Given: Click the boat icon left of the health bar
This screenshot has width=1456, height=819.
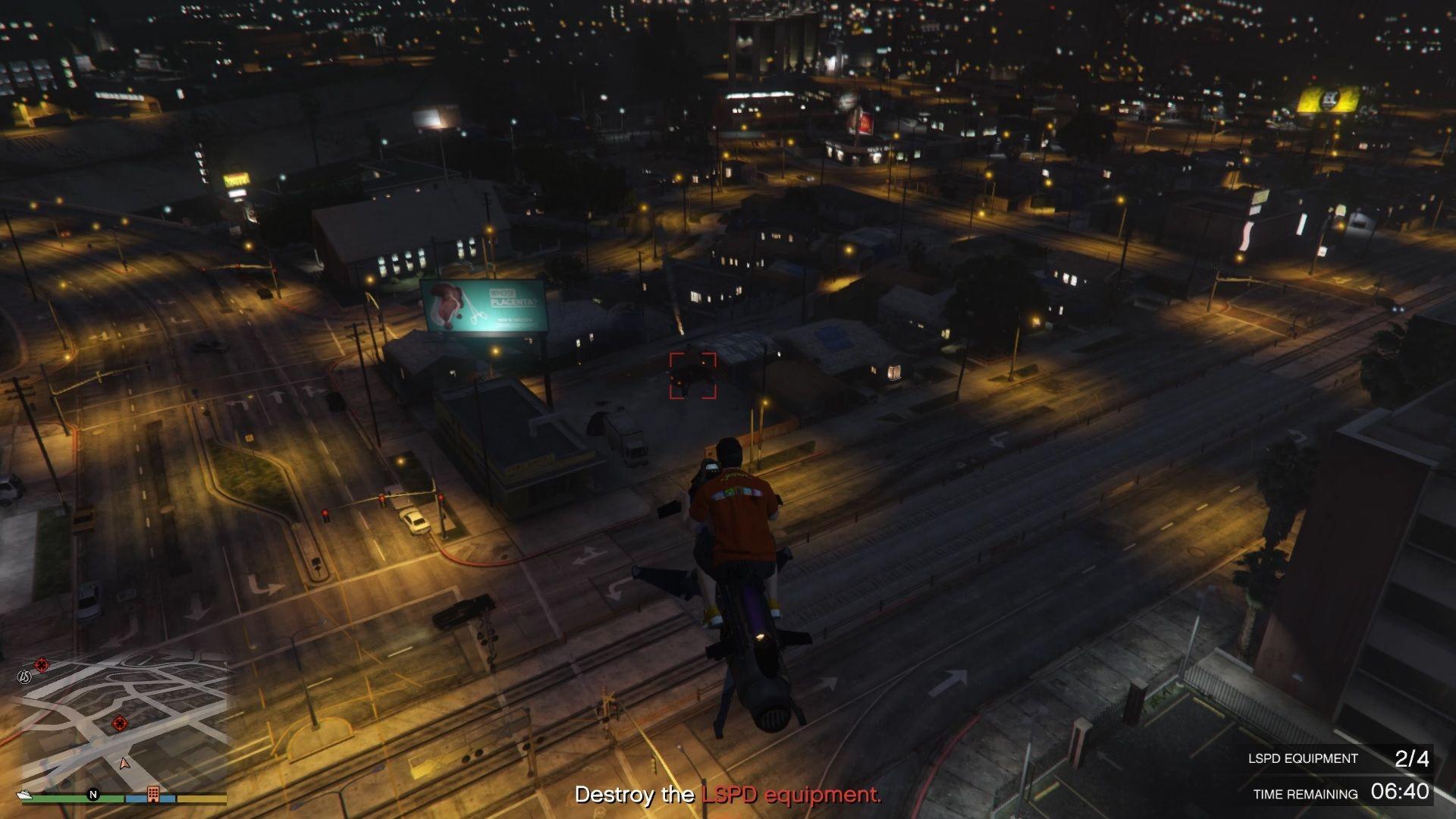Looking at the screenshot, I should pos(24,795).
